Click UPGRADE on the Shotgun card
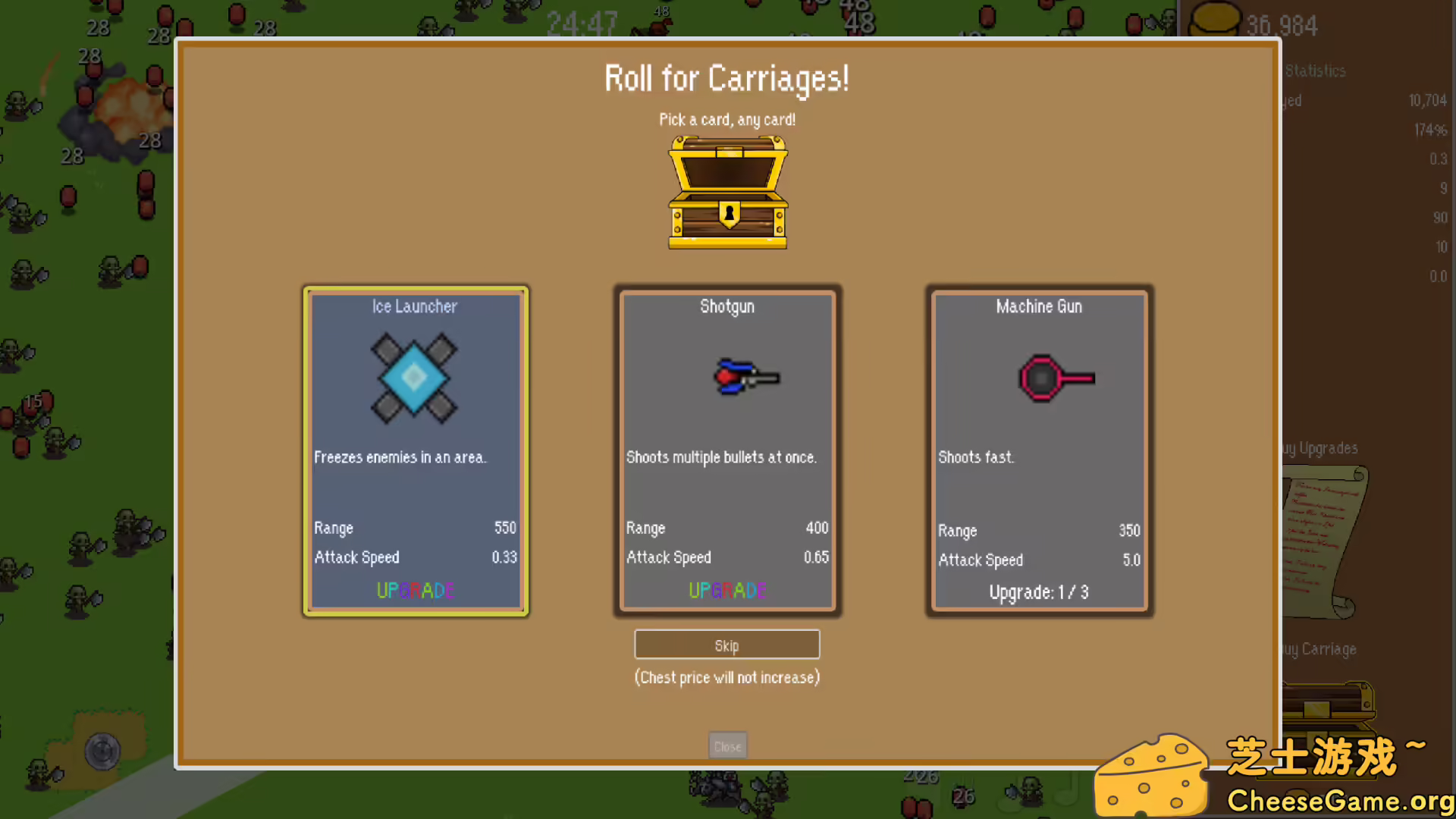The image size is (1456, 819). [x=726, y=591]
